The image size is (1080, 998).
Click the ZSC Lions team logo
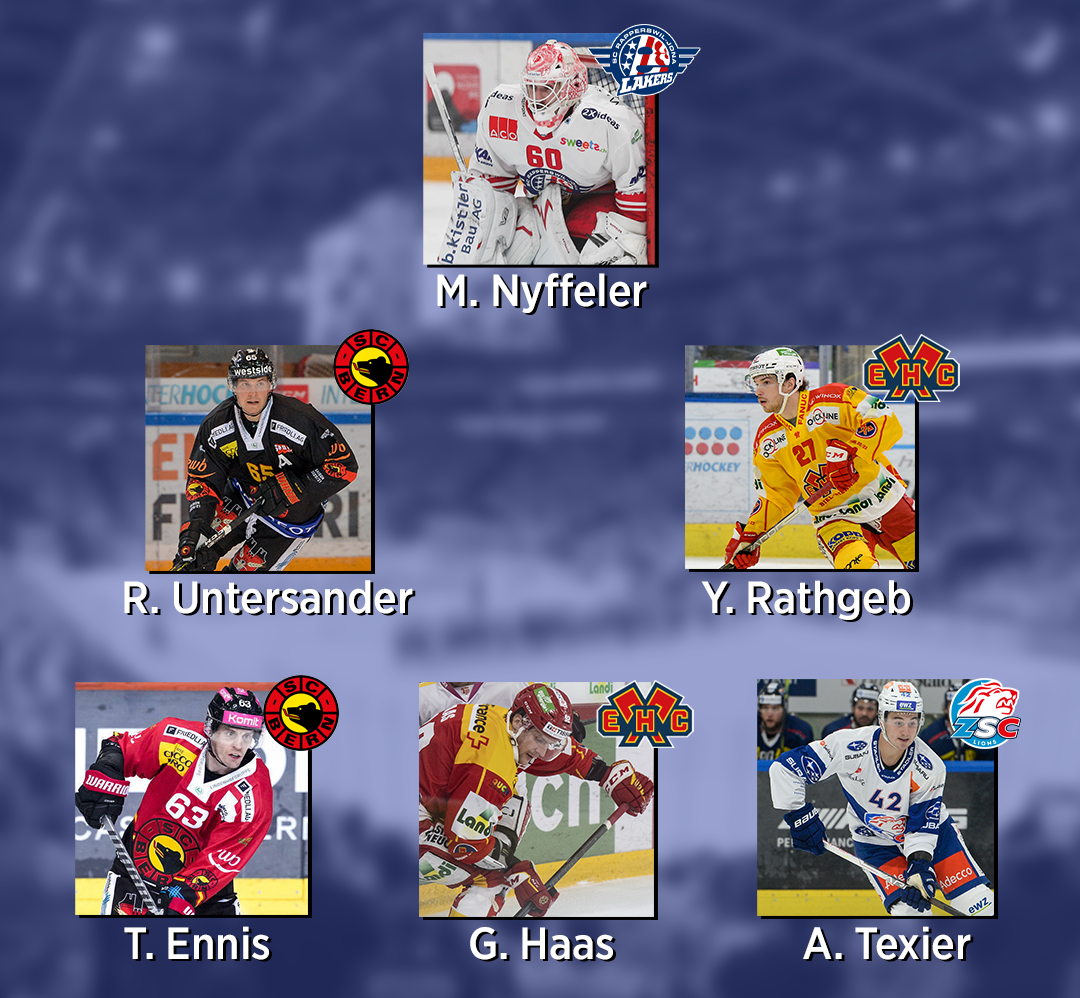pos(984,714)
